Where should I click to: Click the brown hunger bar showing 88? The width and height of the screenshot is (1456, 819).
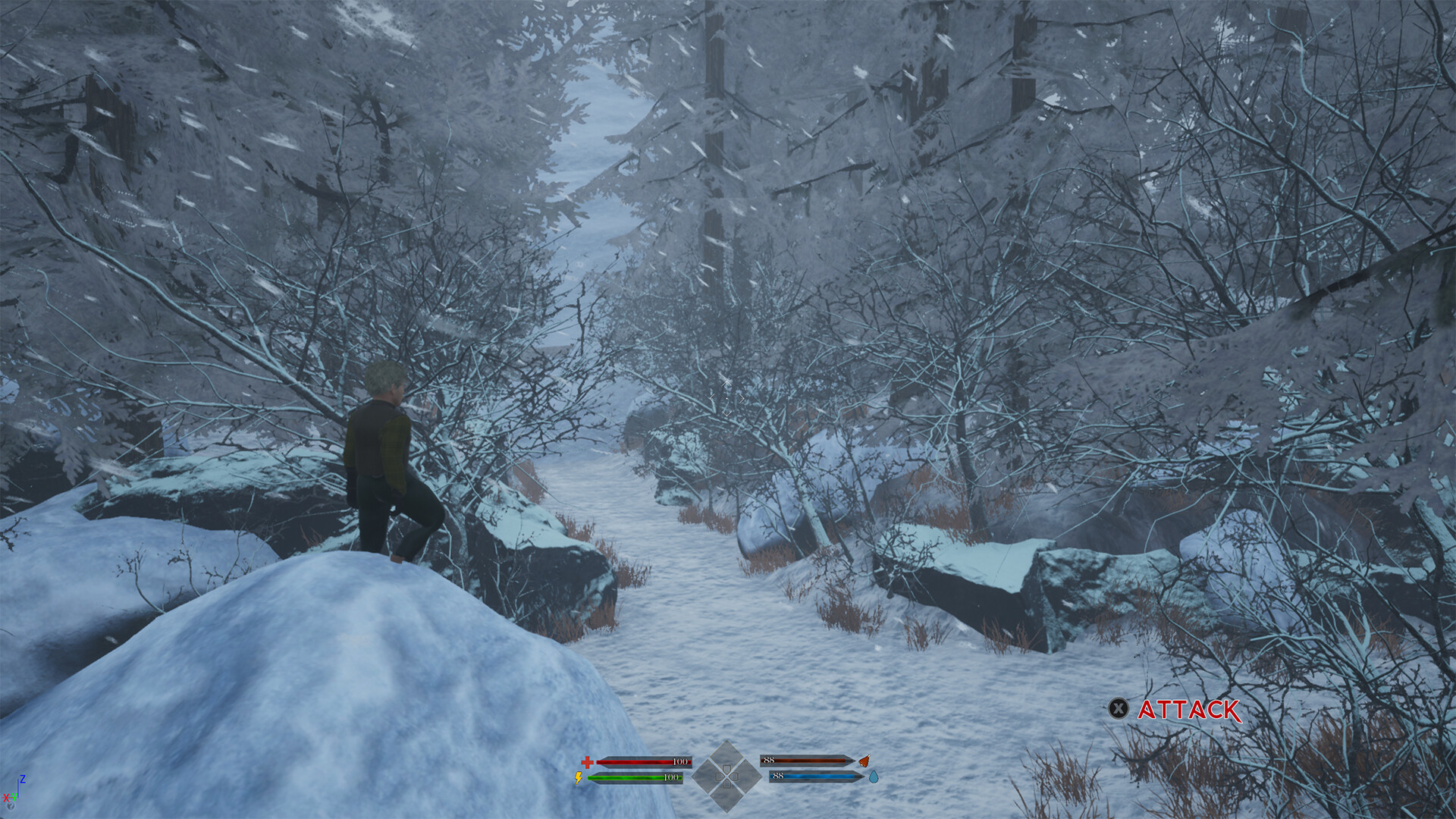pyautogui.click(x=805, y=761)
